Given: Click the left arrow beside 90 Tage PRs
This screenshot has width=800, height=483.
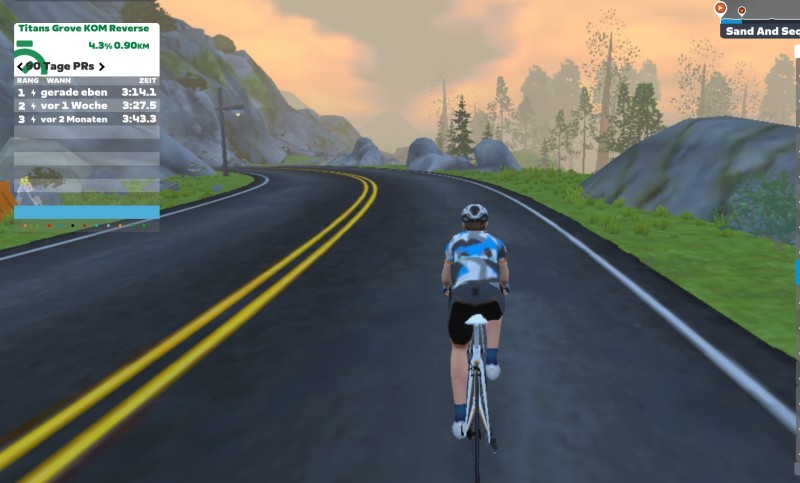Looking at the screenshot, I should [21, 66].
